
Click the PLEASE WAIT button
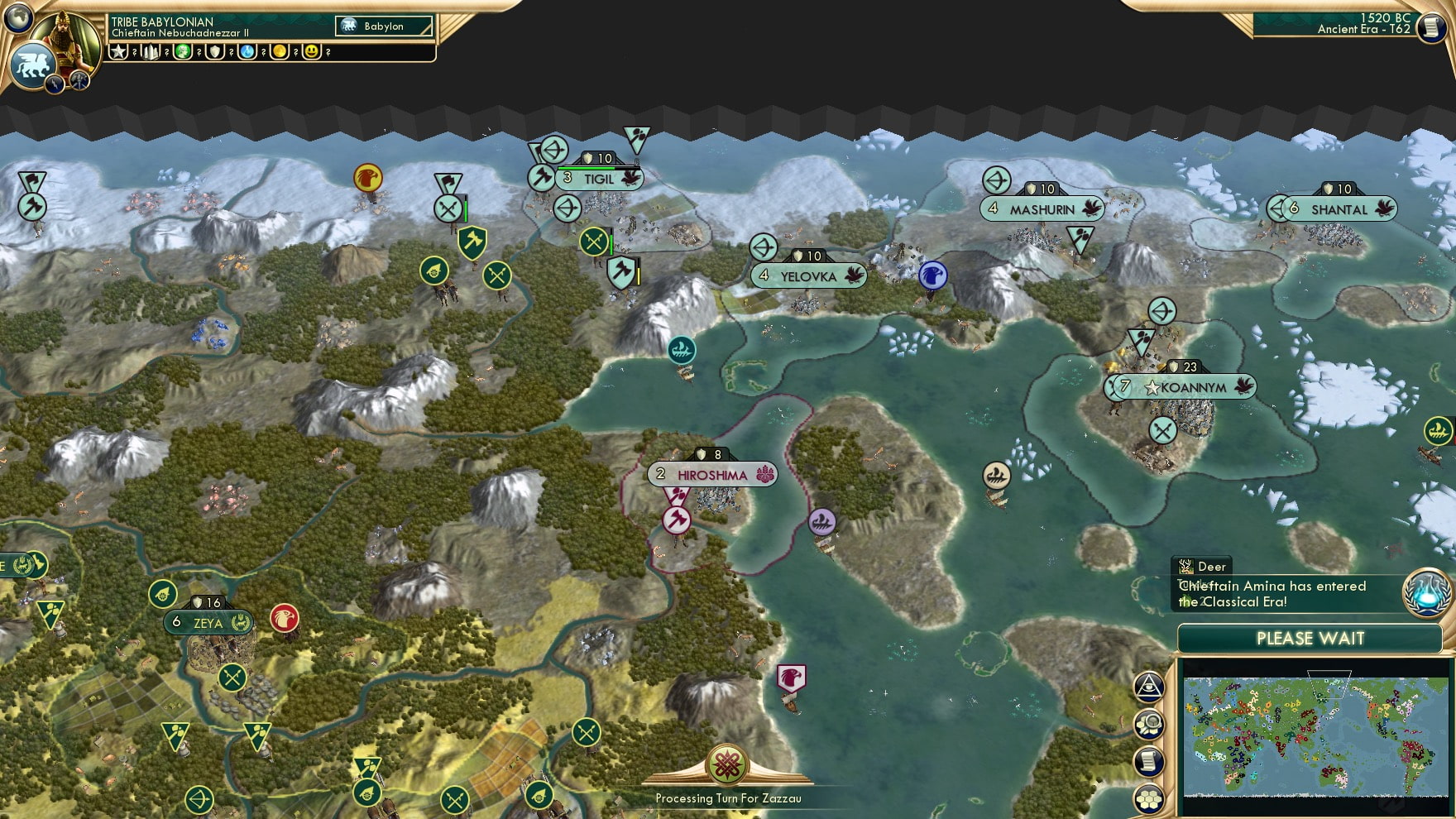(1310, 639)
